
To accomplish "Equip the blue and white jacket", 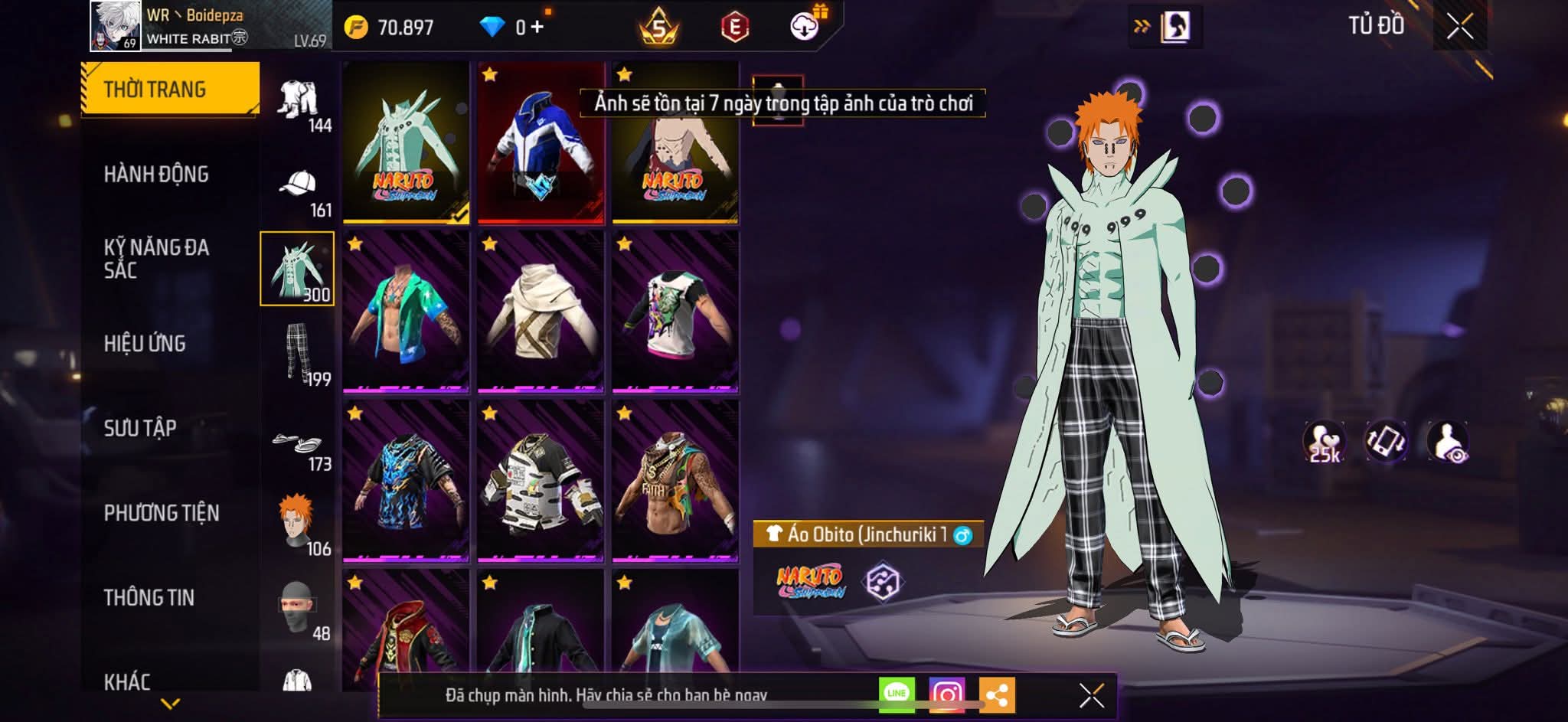I will coord(541,144).
